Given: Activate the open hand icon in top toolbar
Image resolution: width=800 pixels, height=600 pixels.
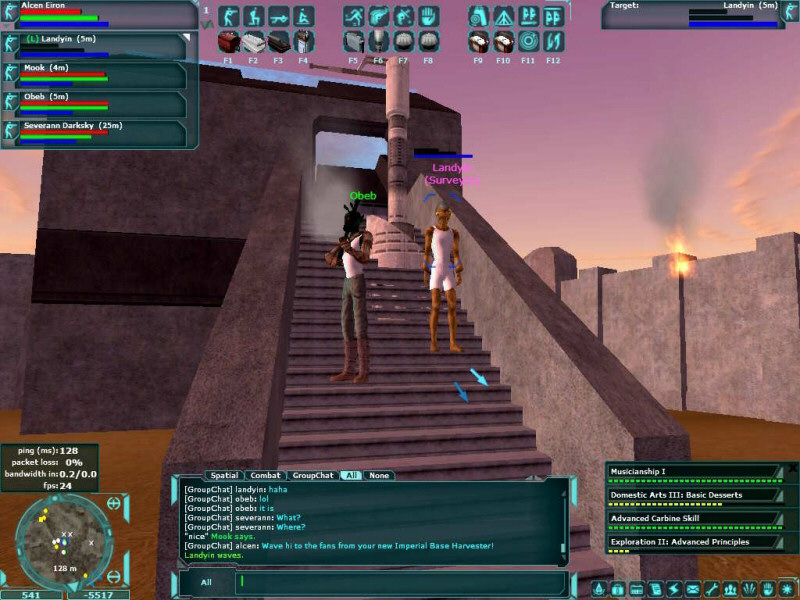Looking at the screenshot, I should click(428, 17).
